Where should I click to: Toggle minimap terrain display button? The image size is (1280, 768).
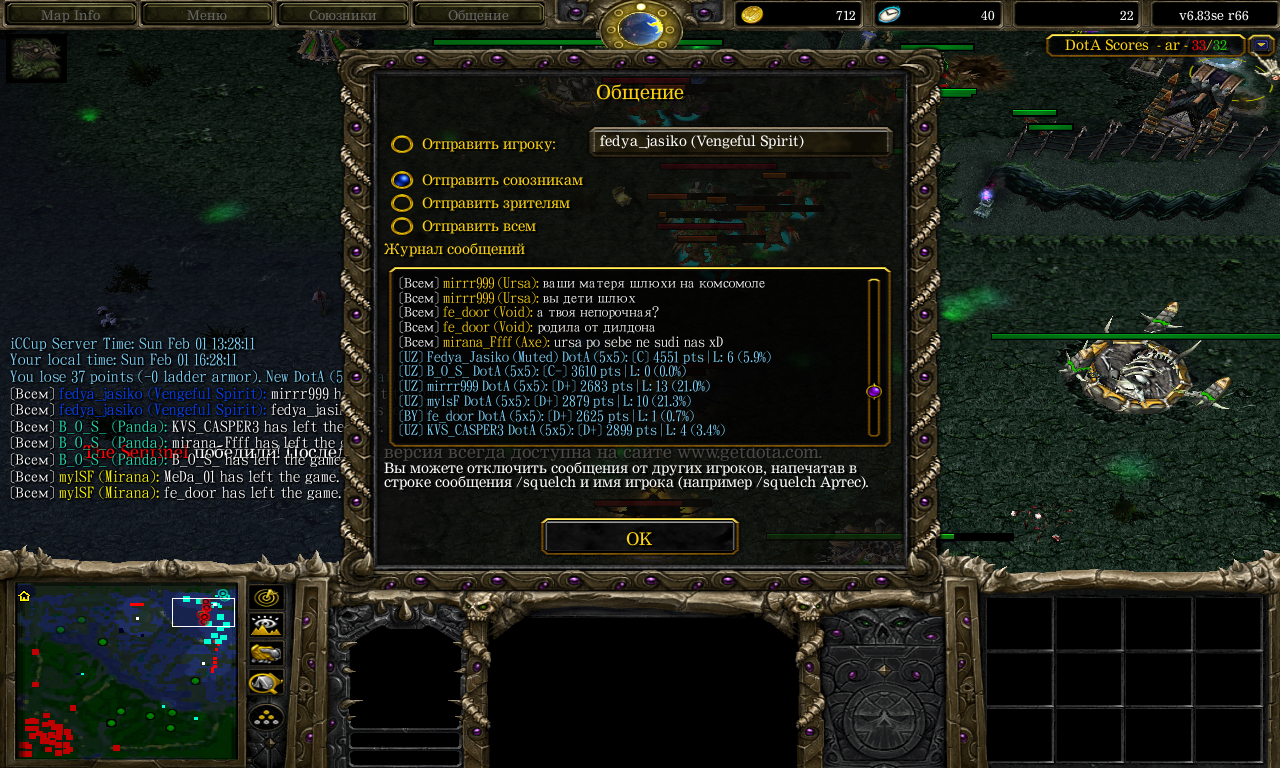click(x=266, y=626)
